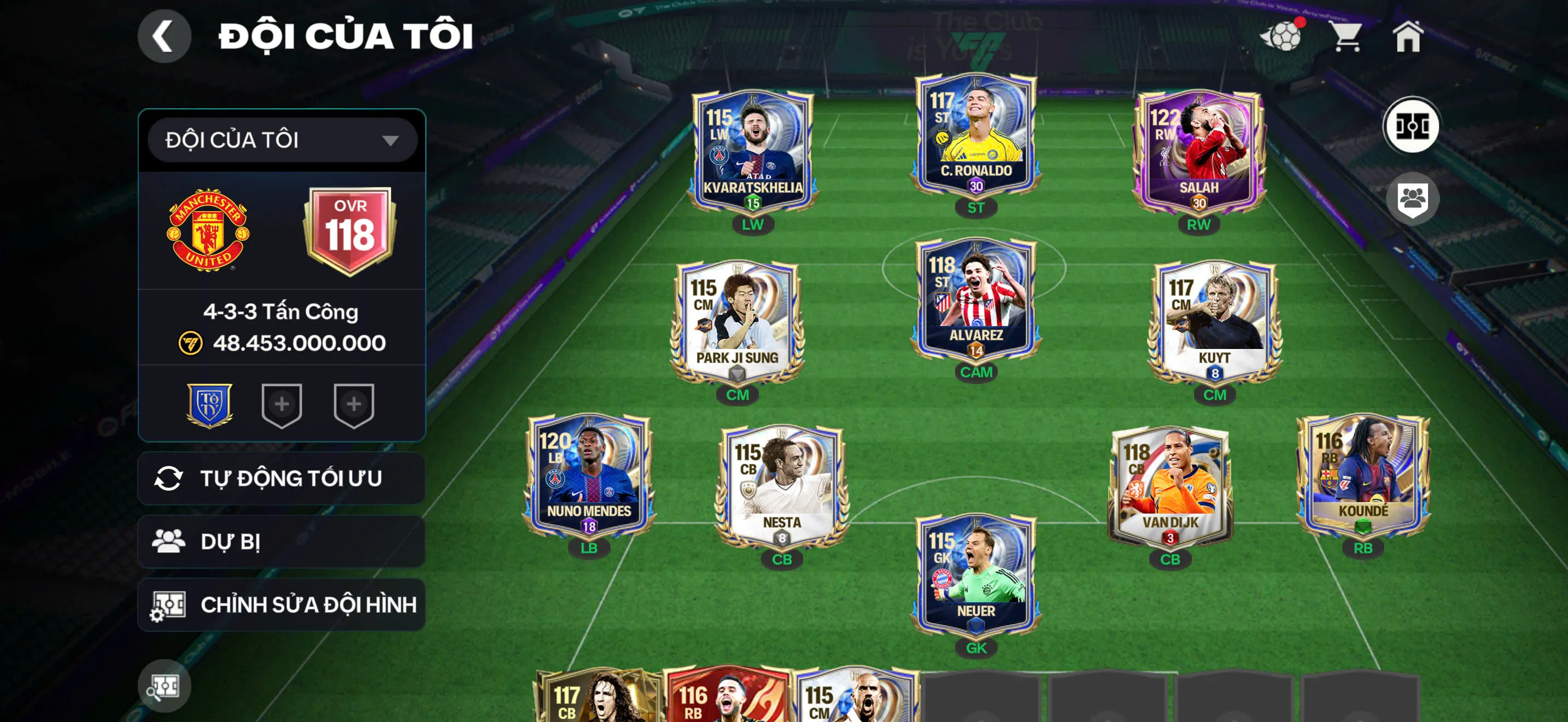Click the Manchester United club crest
The image size is (1568, 722).
pyautogui.click(x=208, y=230)
